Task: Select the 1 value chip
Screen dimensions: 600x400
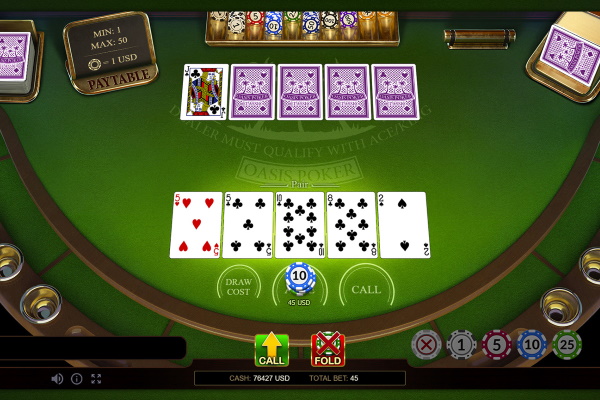Action: 461,345
